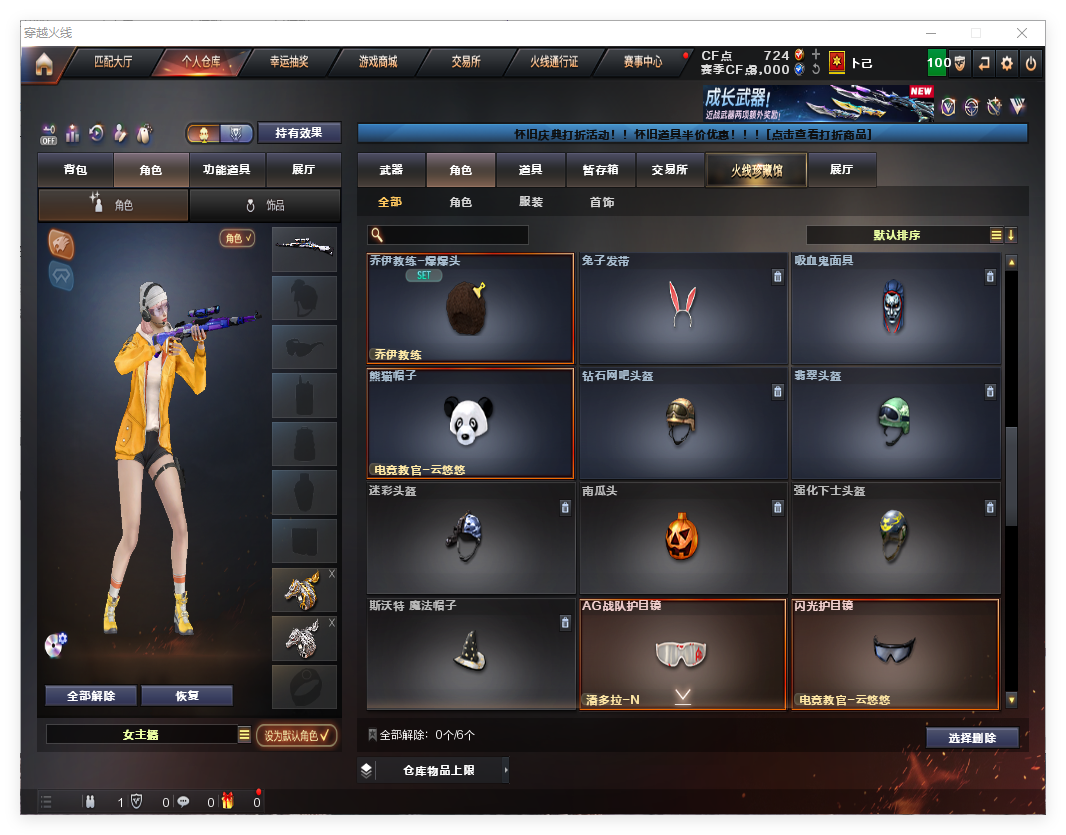Open the 火线珍藏馆 collection tab
The width and height of the screenshot is (1066, 835).
click(756, 171)
